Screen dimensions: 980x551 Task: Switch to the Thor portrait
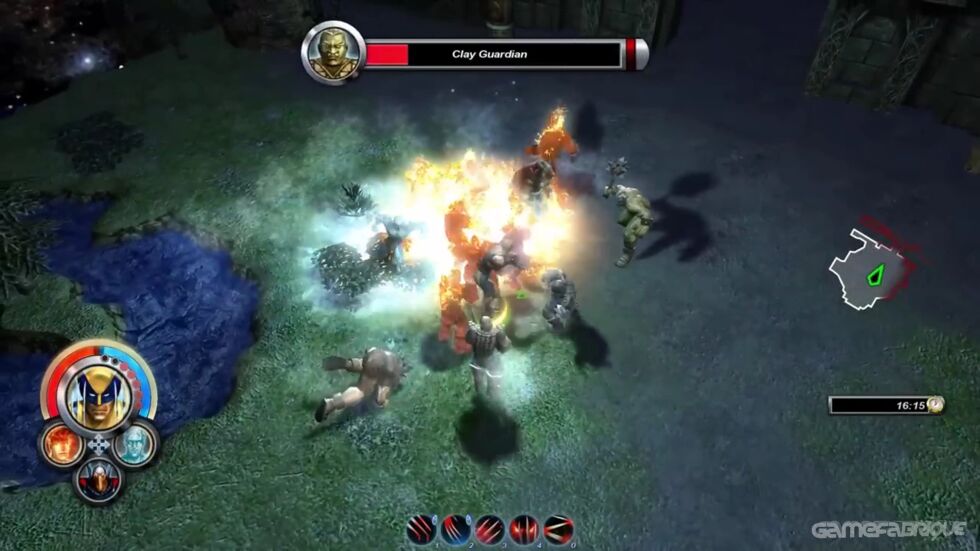tap(98, 480)
